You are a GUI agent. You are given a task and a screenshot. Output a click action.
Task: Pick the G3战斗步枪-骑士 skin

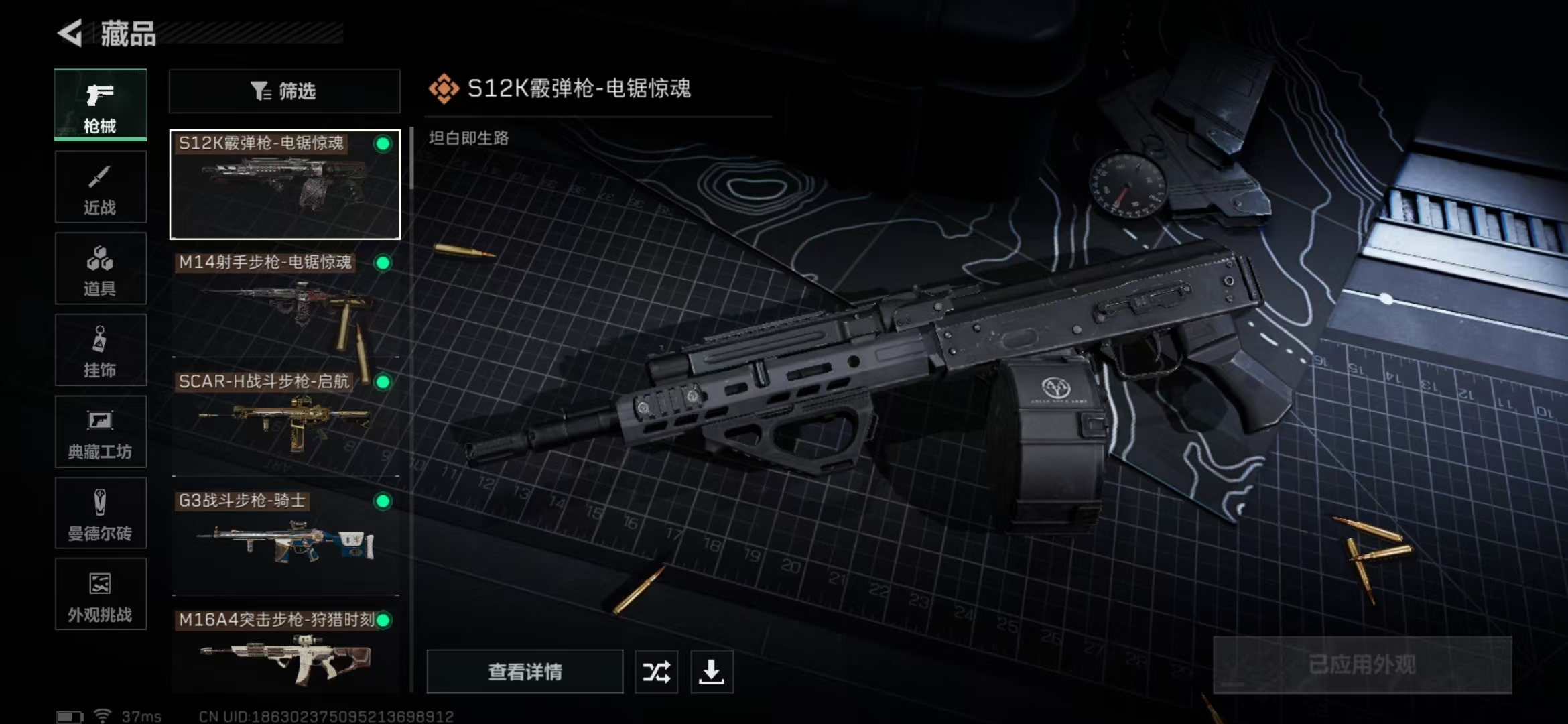285,543
